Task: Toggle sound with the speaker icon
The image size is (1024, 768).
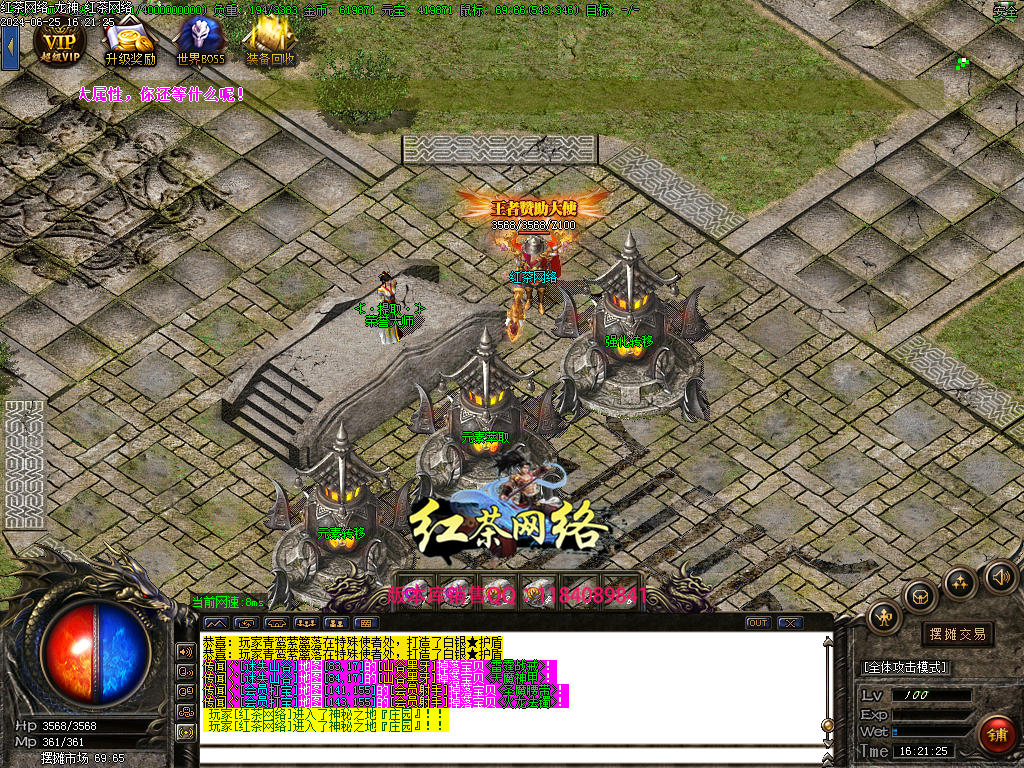Action: (x=999, y=576)
